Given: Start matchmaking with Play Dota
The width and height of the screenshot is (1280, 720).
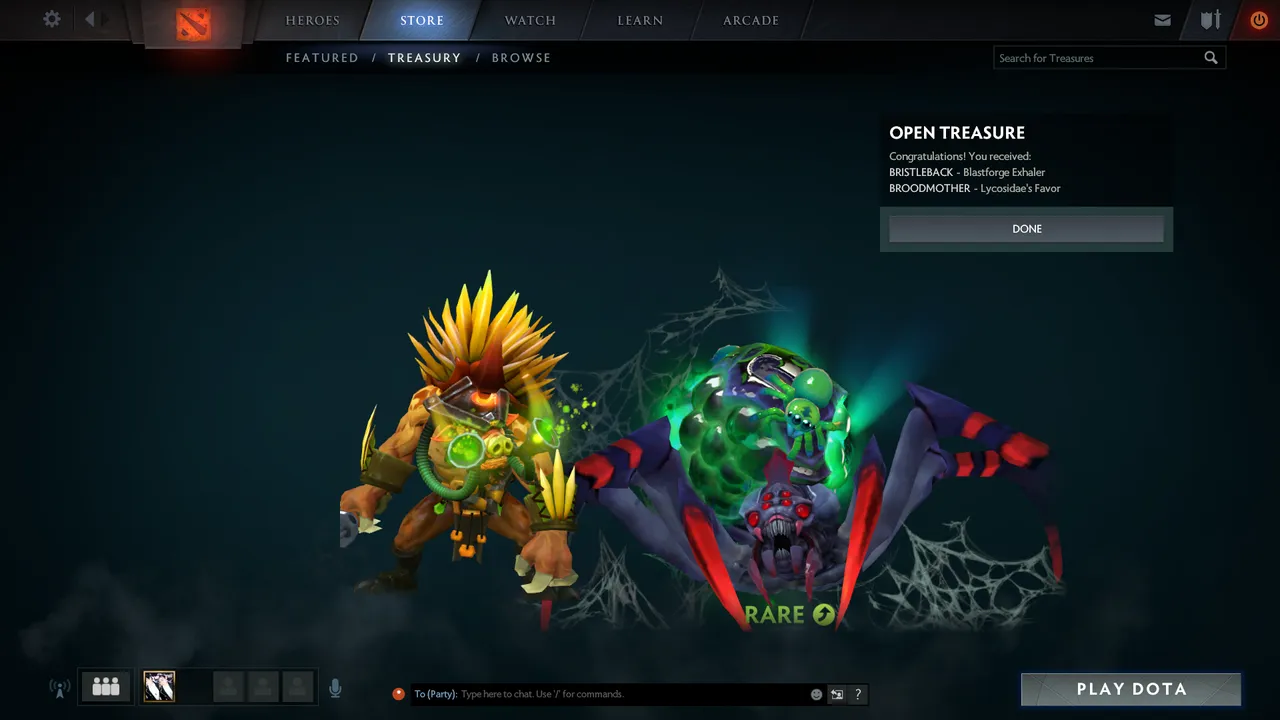Looking at the screenshot, I should click(x=1131, y=689).
